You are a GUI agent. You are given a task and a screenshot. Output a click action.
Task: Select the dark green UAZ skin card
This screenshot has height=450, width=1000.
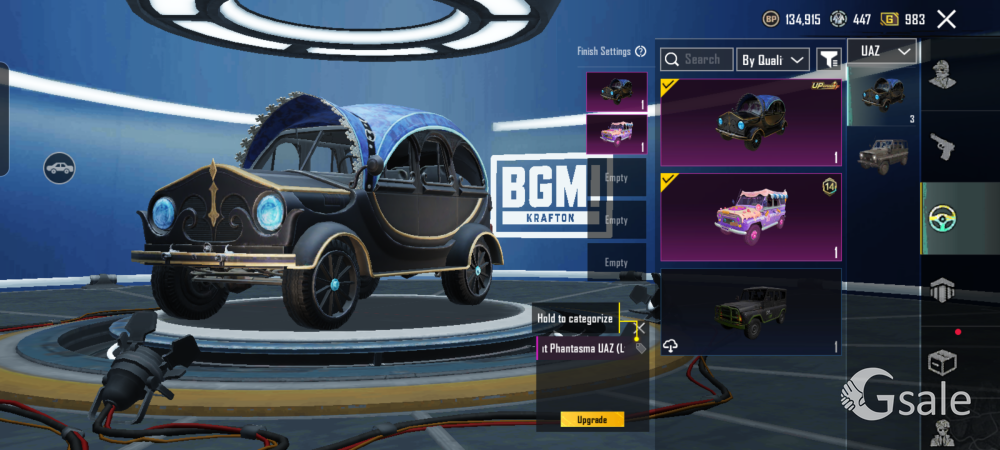click(x=750, y=311)
